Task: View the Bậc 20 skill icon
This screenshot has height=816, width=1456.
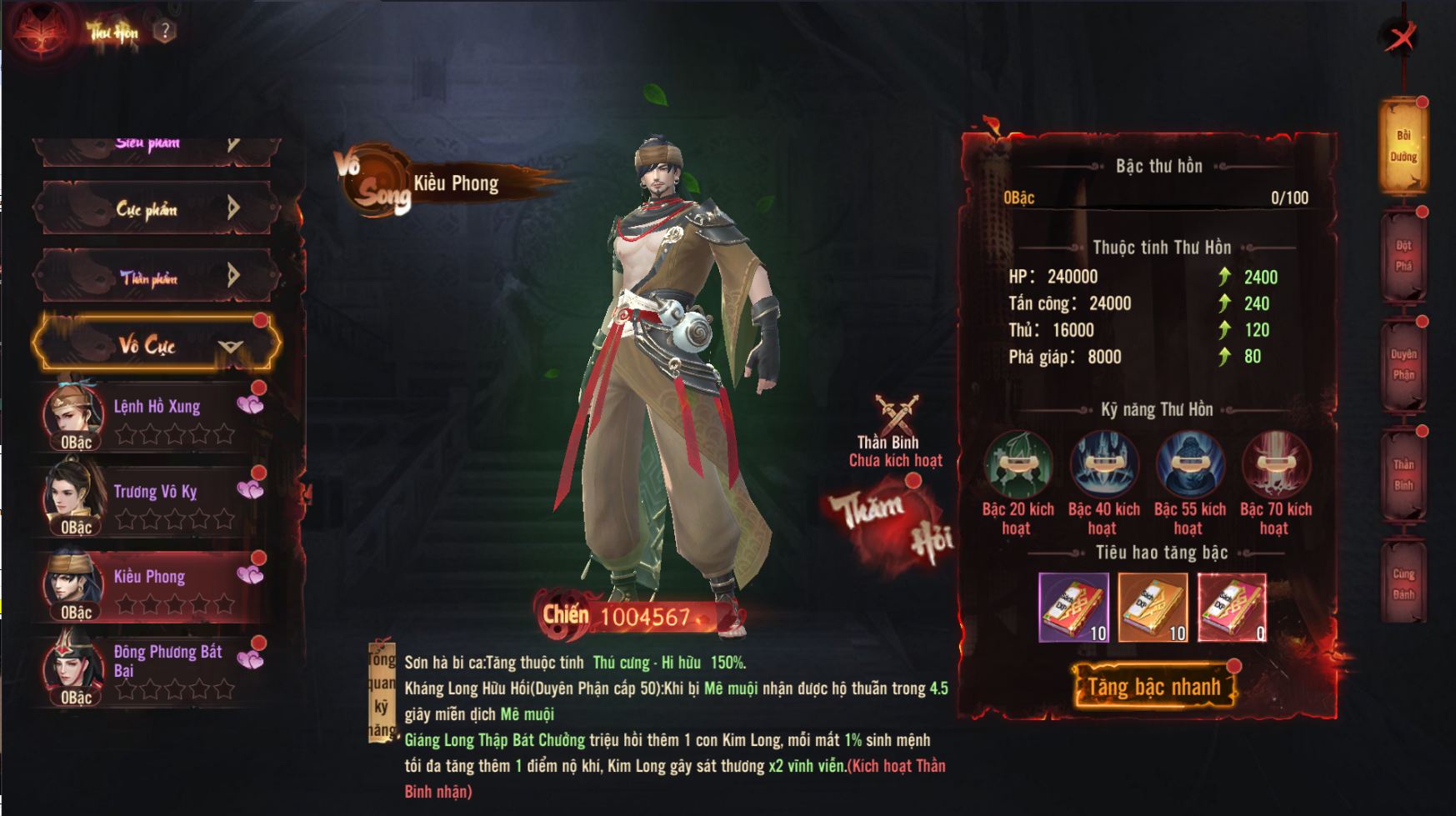Action: pyautogui.click(x=1018, y=465)
